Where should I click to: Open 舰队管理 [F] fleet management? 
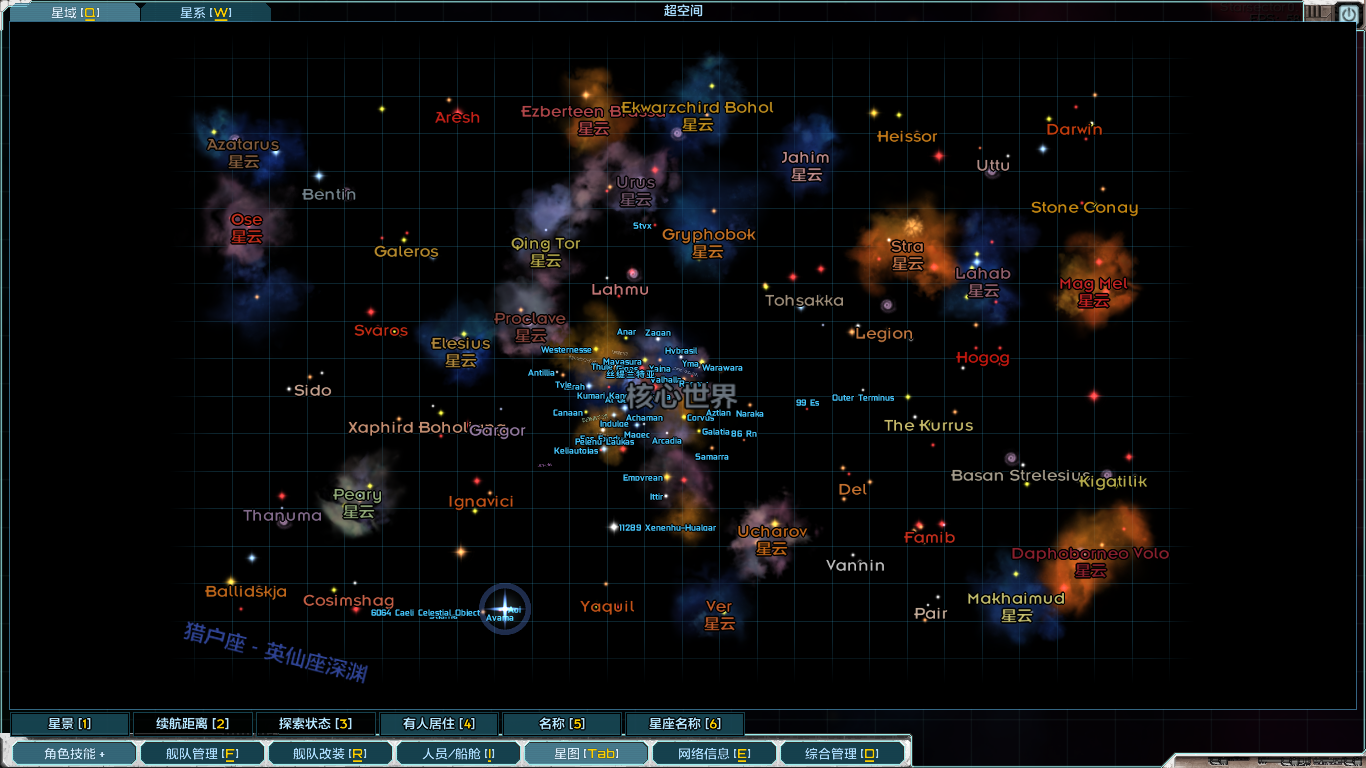tap(201, 752)
